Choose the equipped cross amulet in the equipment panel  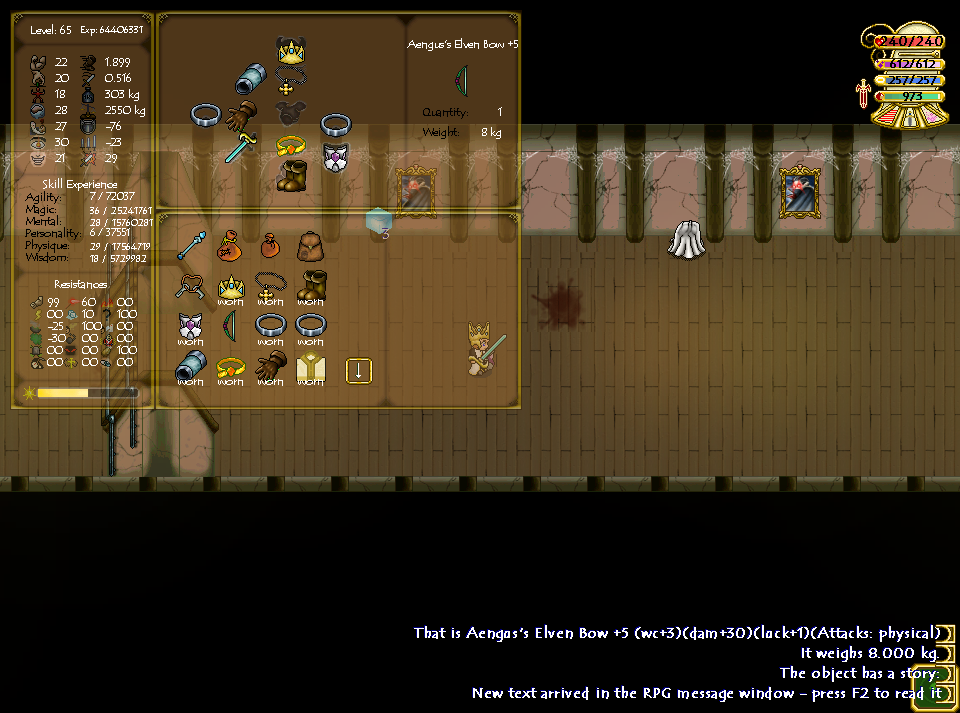point(291,82)
